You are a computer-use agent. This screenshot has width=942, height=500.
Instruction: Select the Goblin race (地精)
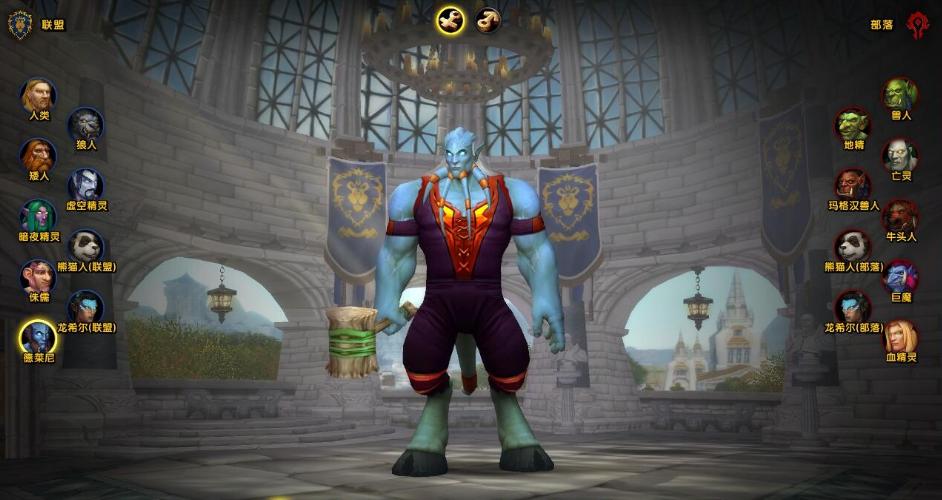click(x=853, y=125)
